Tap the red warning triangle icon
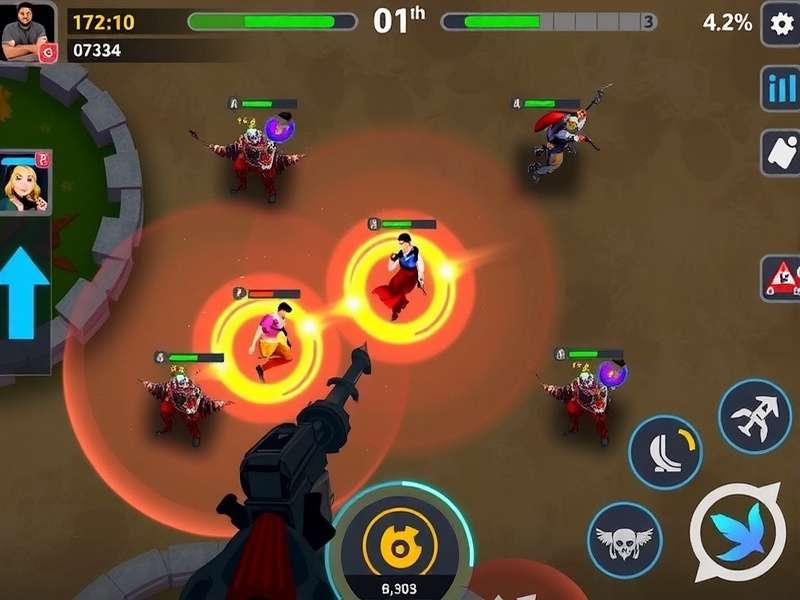Image resolution: width=800 pixels, height=600 pixels. [780, 273]
